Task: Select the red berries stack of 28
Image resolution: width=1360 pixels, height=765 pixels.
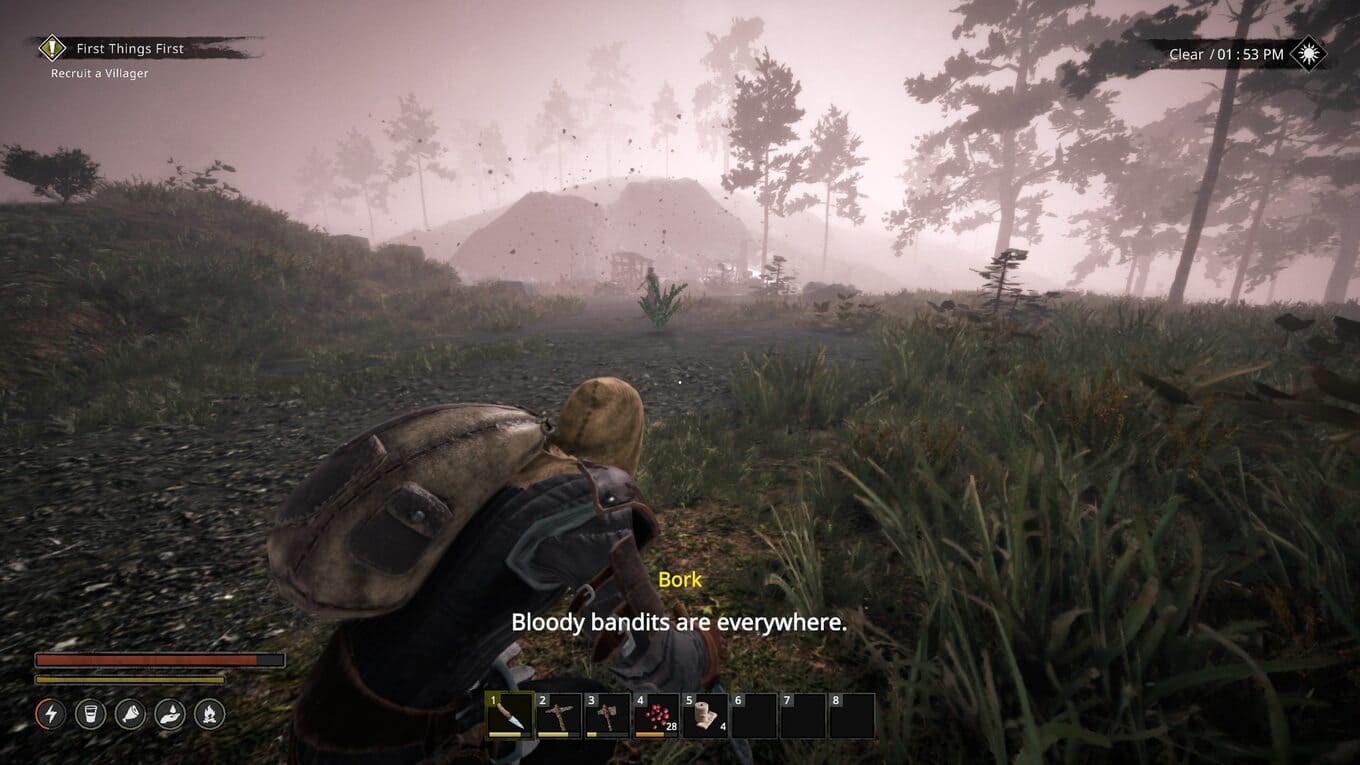Action: click(656, 716)
